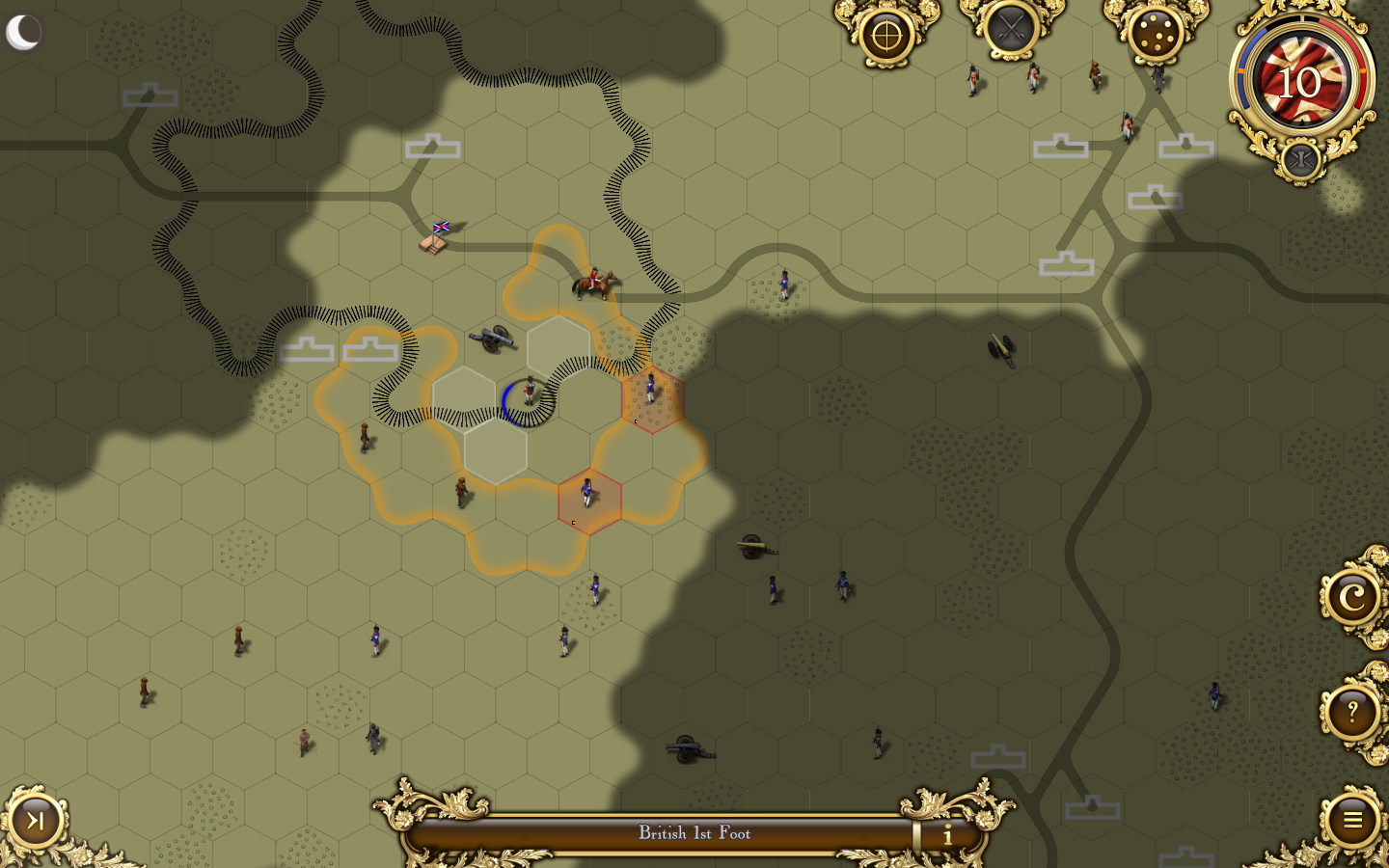The width and height of the screenshot is (1389, 868).
Task: Open the hamburger main menu
Action: (x=1352, y=820)
